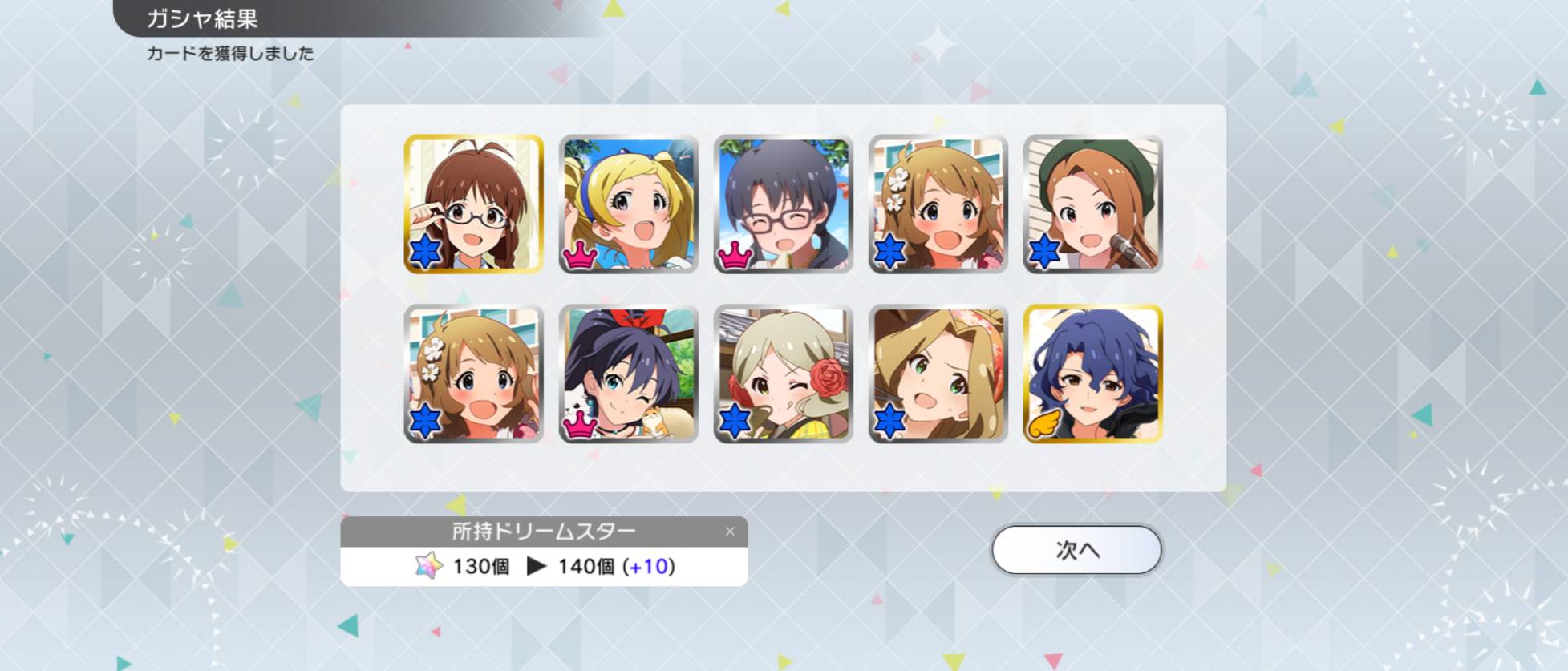Open the card of the dark-haired girl with glasses, eyes closed
This screenshot has height=671, width=1568.
coord(784,204)
